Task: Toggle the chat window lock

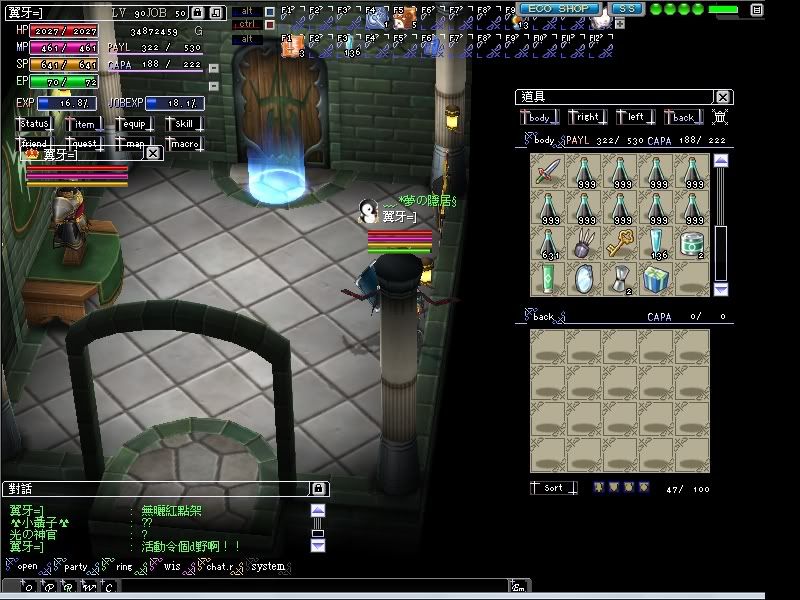Action: pos(318,489)
